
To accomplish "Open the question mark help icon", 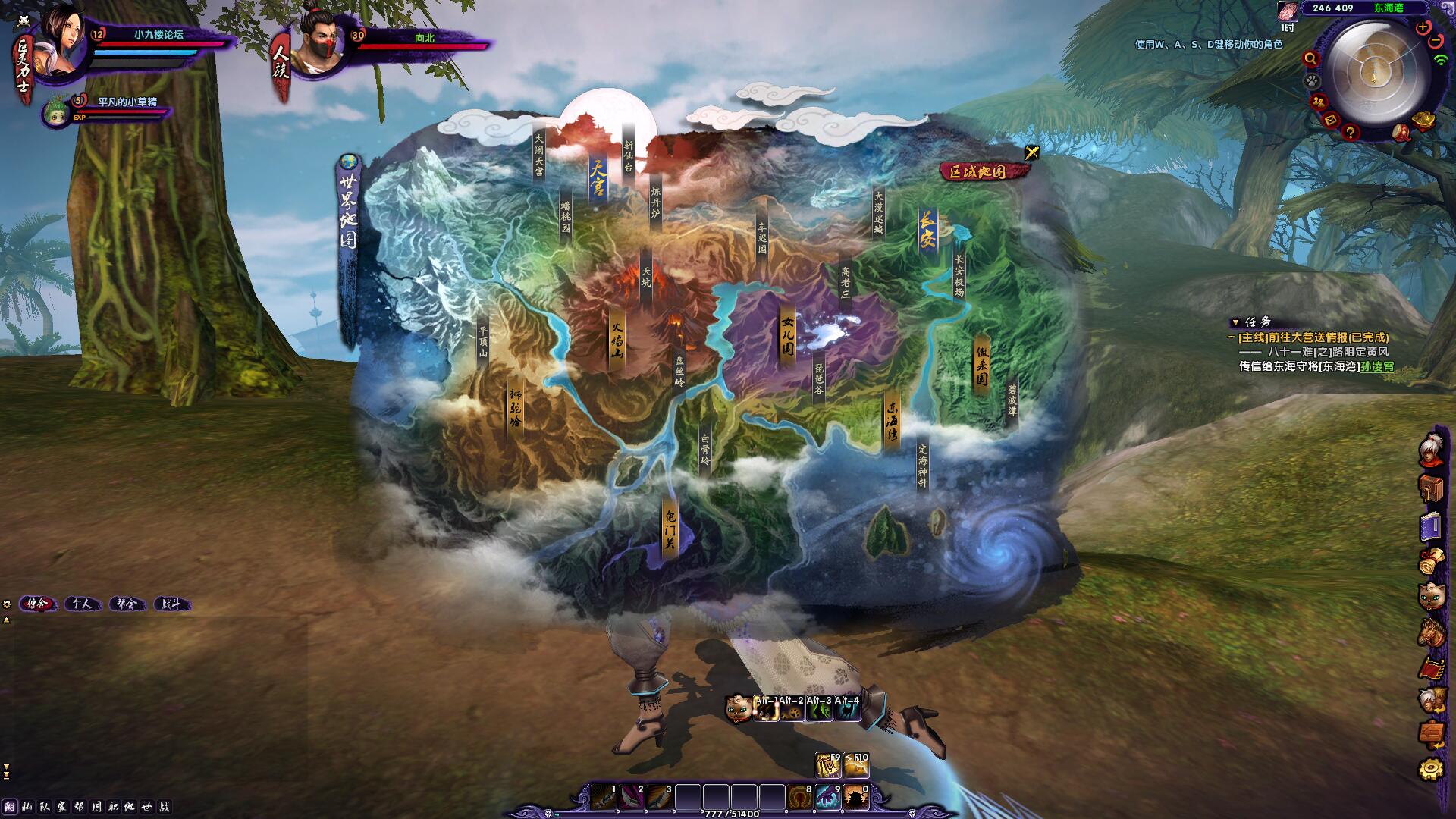I will point(1350,133).
